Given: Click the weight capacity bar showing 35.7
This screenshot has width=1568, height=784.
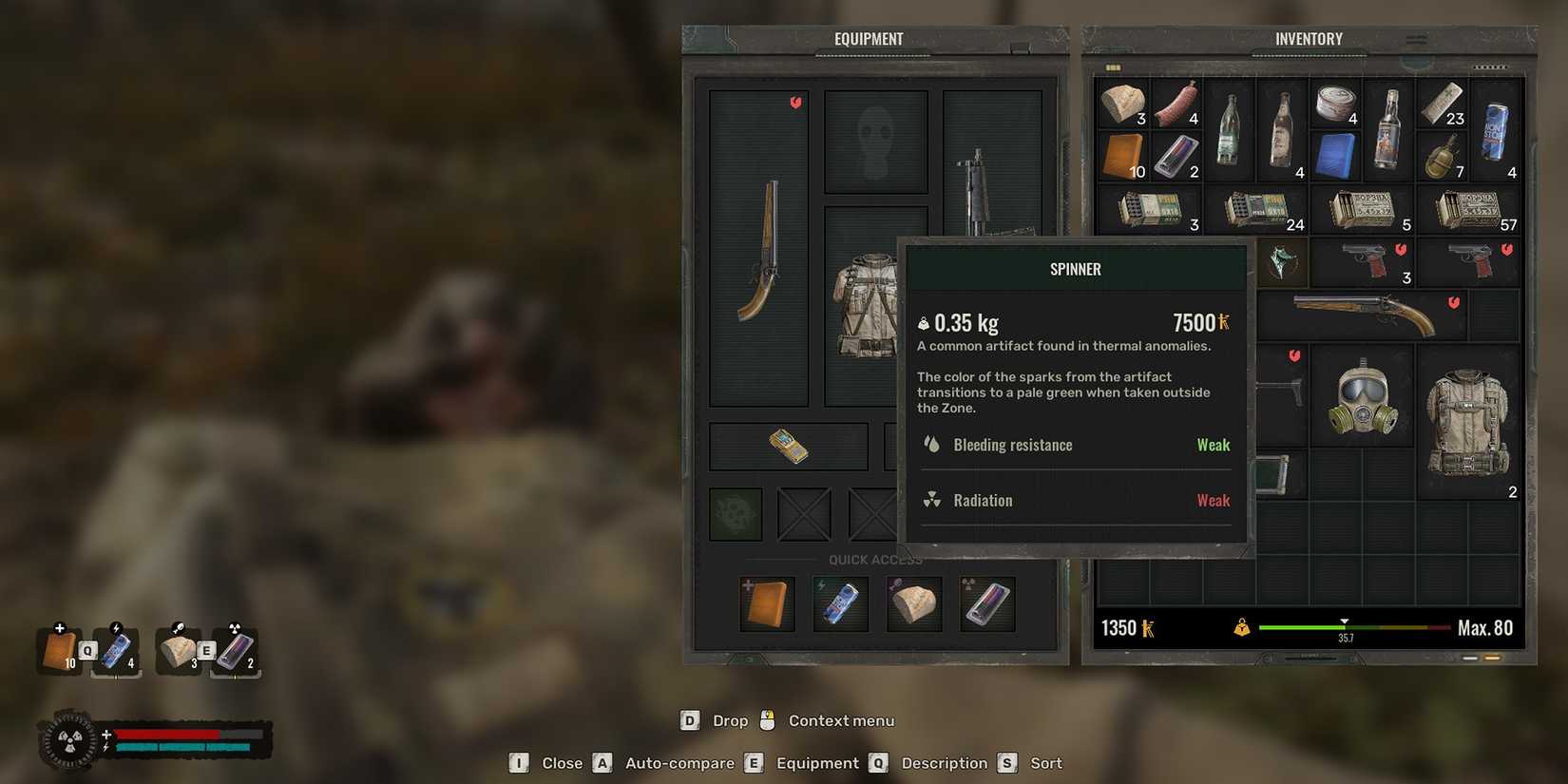Looking at the screenshot, I should coord(1345,628).
